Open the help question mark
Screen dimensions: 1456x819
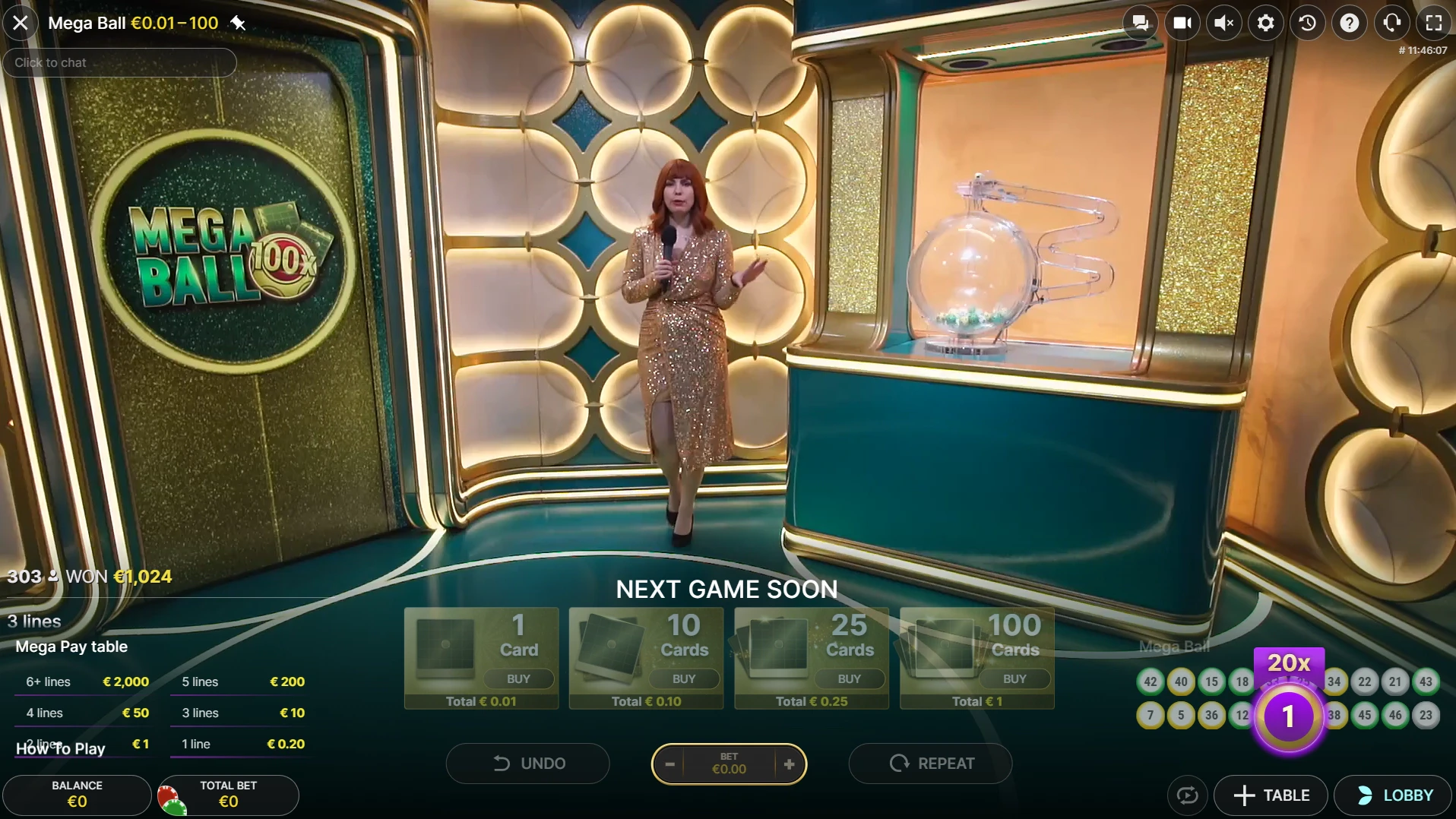(1349, 23)
